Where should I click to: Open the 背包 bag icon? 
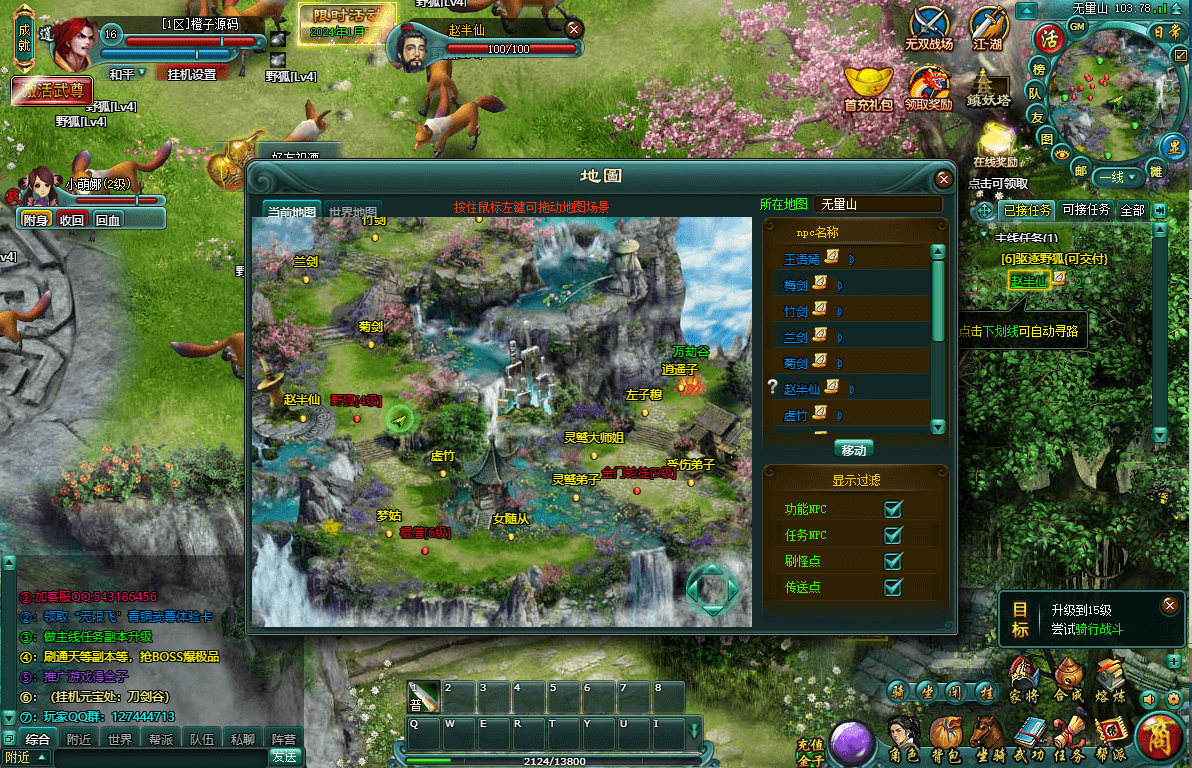946,741
